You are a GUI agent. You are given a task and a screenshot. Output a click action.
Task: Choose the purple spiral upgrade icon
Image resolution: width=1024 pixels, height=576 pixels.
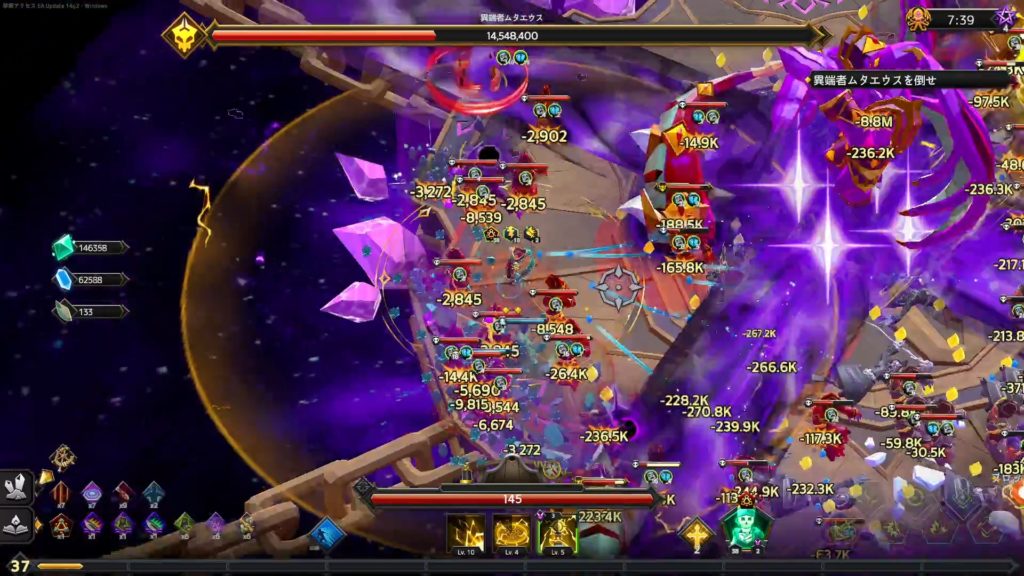point(92,492)
